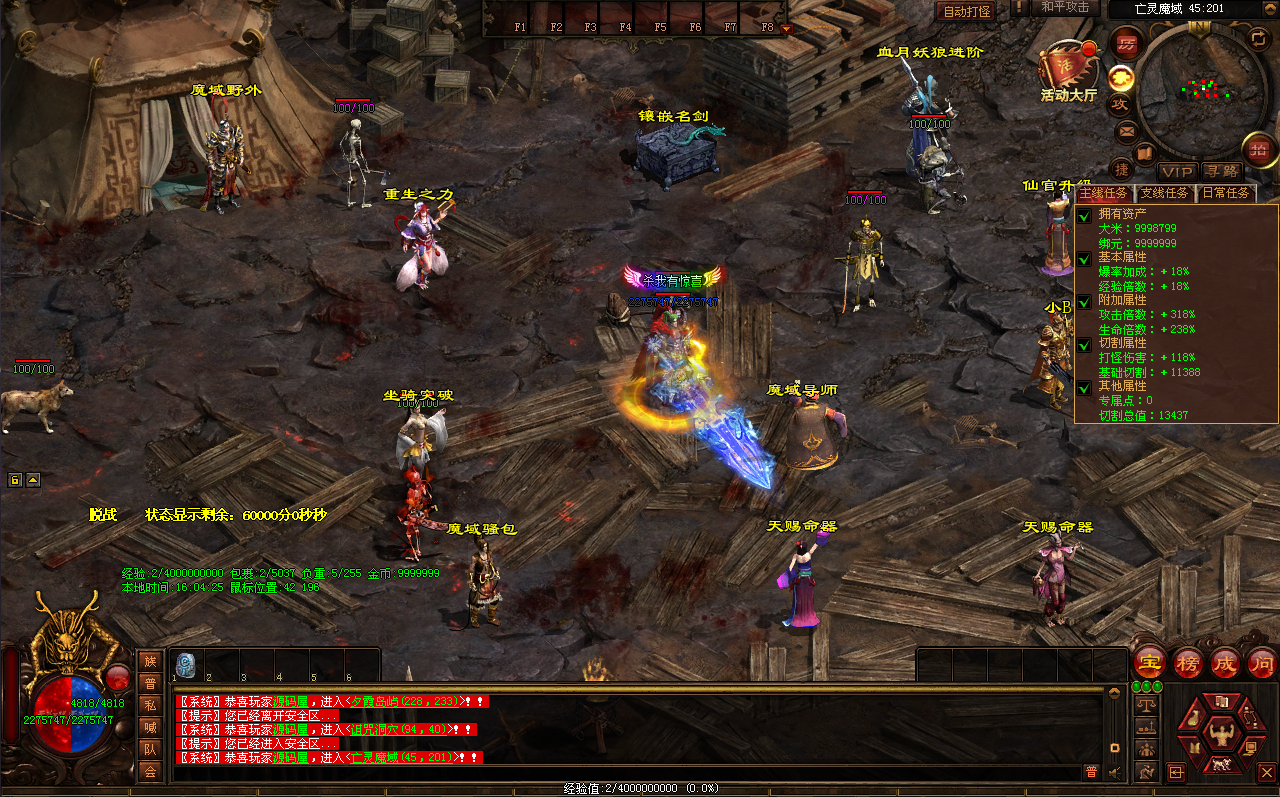1280x797 pixels.
Task: Open the 拍 auction button
Action: tap(1257, 149)
